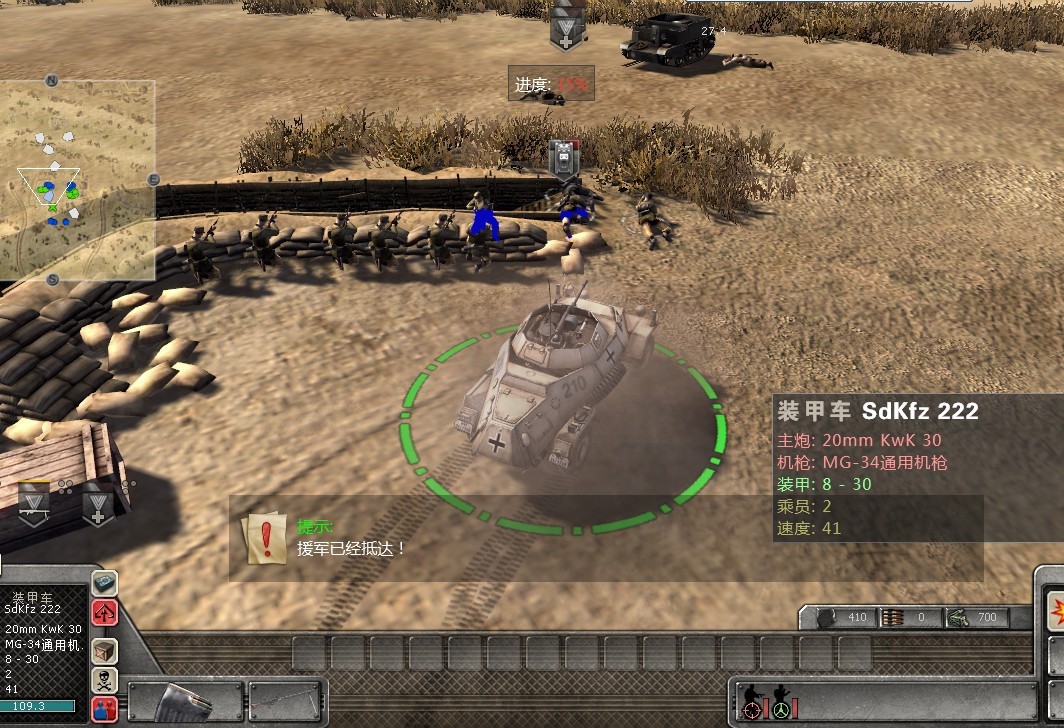Toggle the red arrow movement mode button
This screenshot has height=728, width=1064.
pos(105,612)
